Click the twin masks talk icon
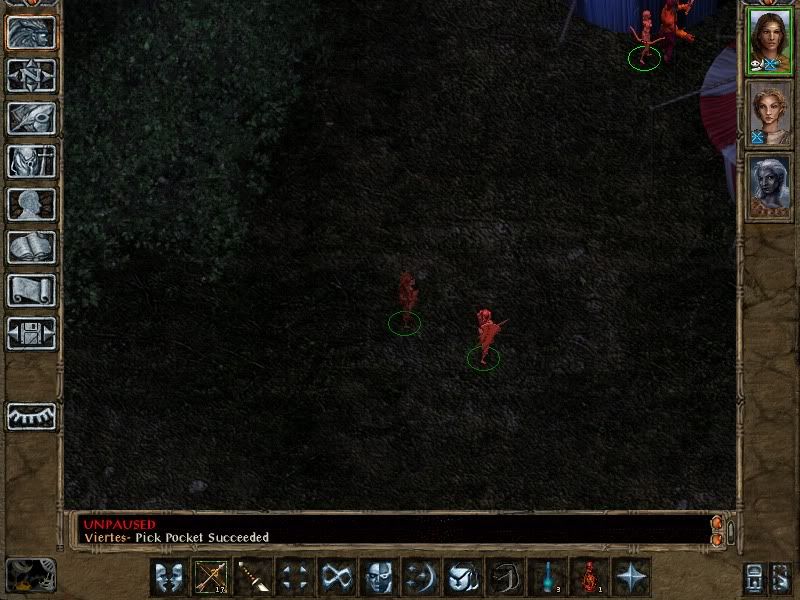This screenshot has width=800, height=600. pos(169,577)
